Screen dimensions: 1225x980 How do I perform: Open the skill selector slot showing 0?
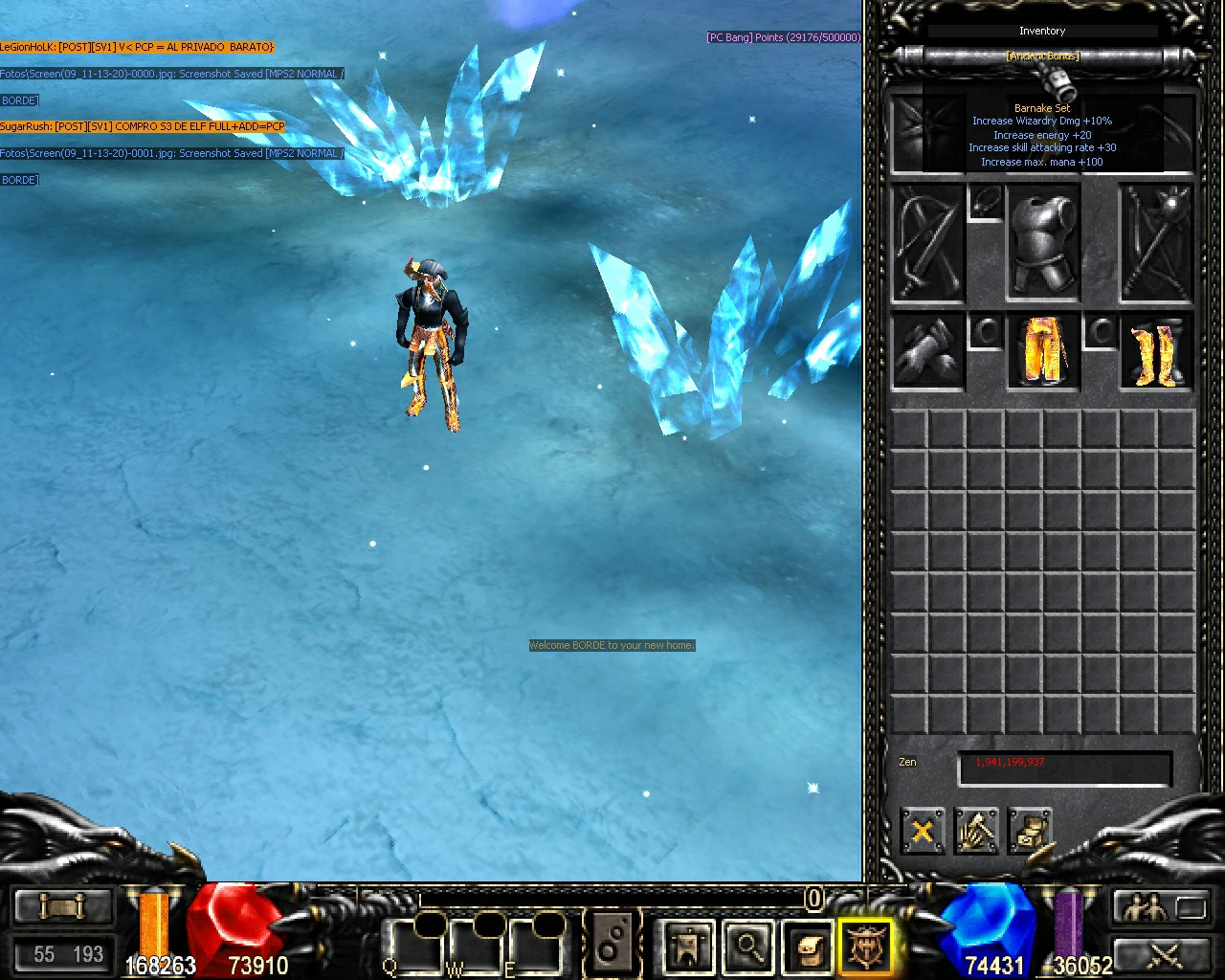pyautogui.click(x=813, y=901)
